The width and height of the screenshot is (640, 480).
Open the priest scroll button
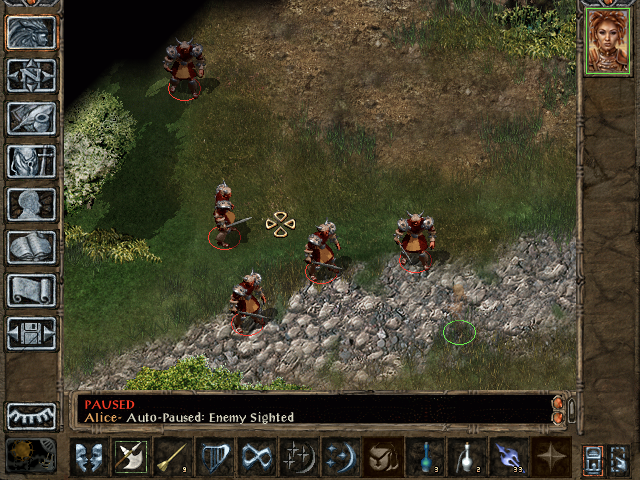31,290
